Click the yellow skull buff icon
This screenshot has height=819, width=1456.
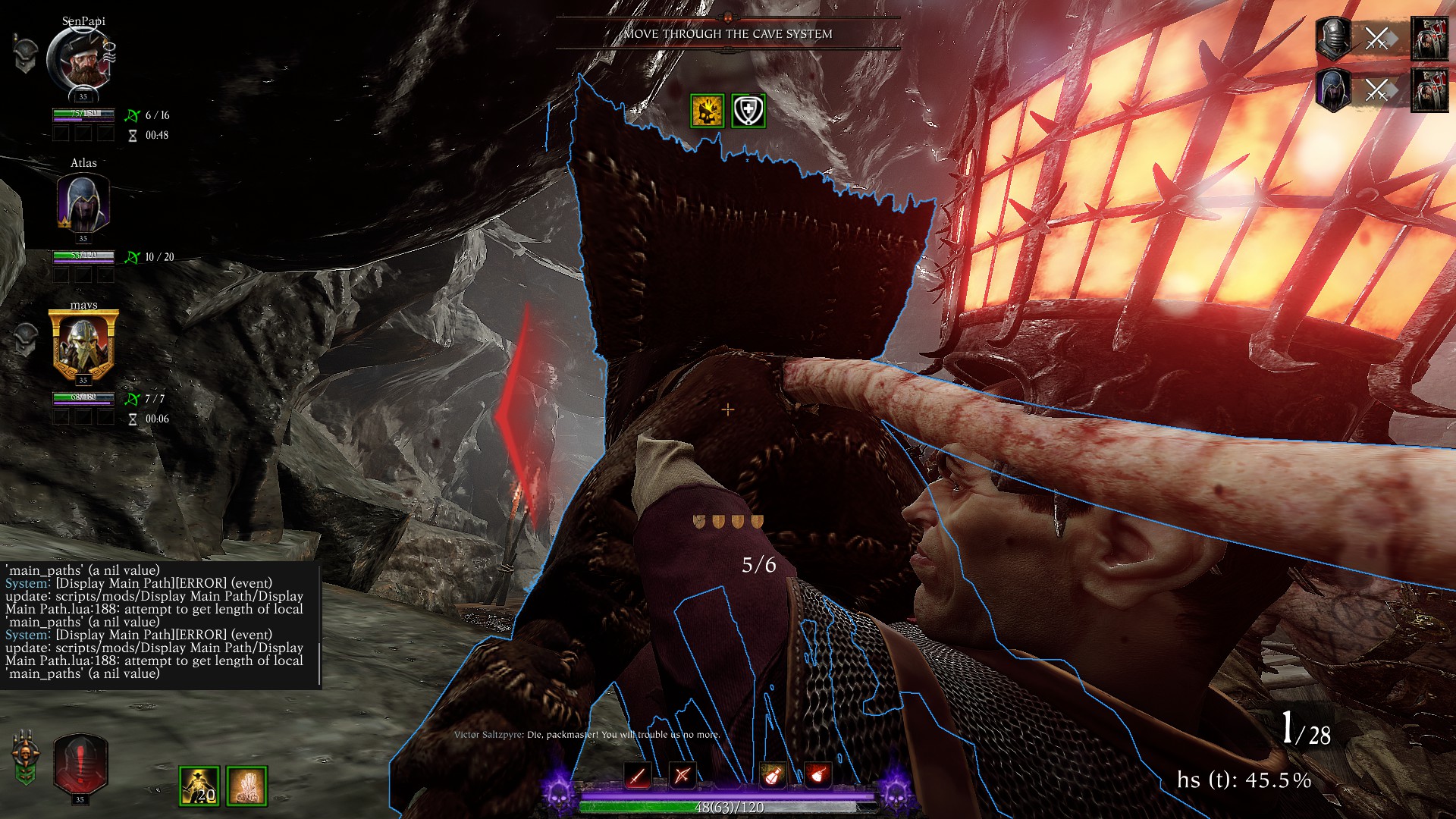[707, 111]
